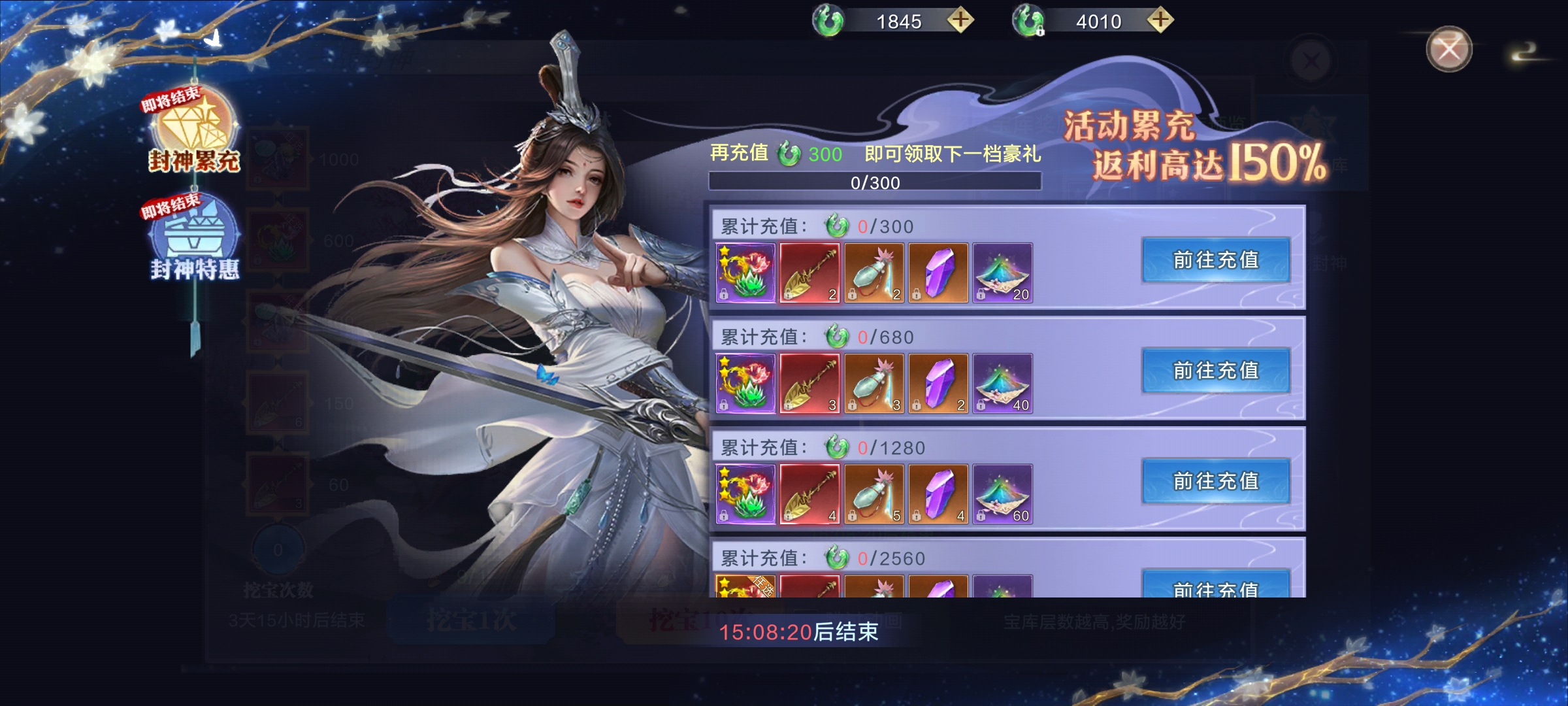Open the 封神特惠 tab
Image resolution: width=1568 pixels, height=706 pixels.
[x=193, y=241]
